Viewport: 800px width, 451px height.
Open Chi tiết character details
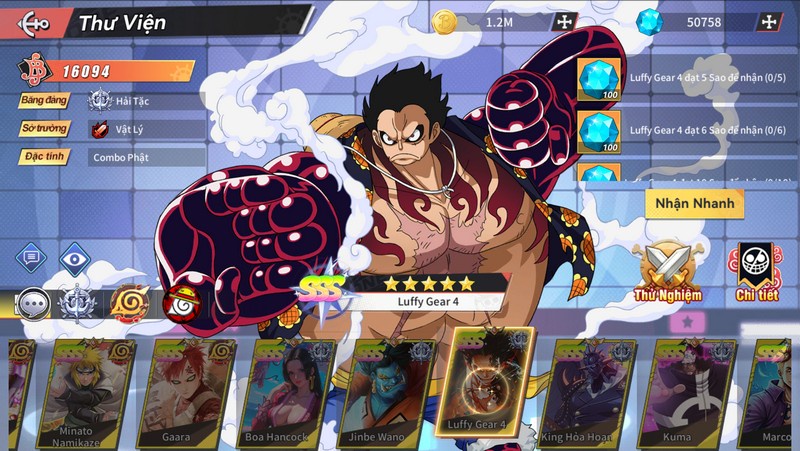tap(759, 271)
